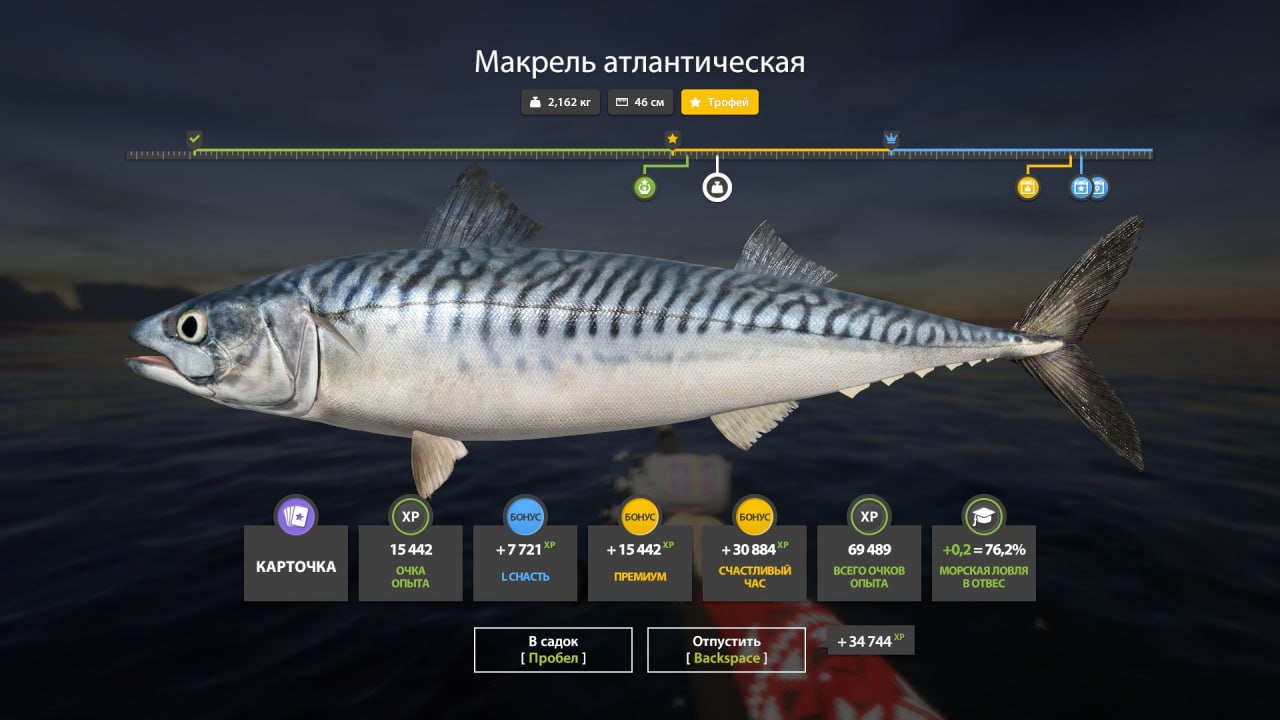Click the blue crown marker on the size bar

[x=890, y=136]
